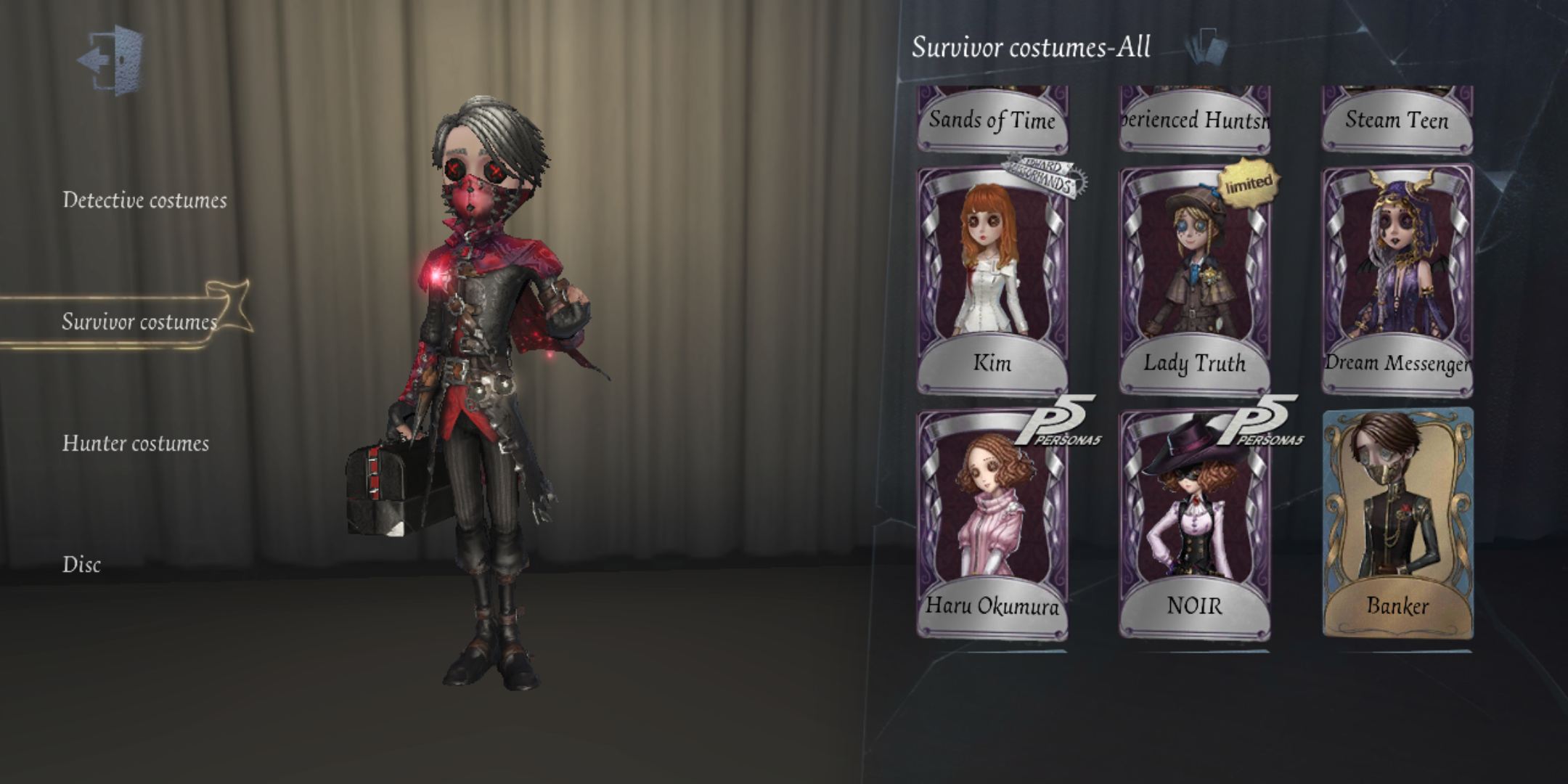1568x784 pixels.
Task: Open the Hunter costumes tab
Action: (x=136, y=443)
